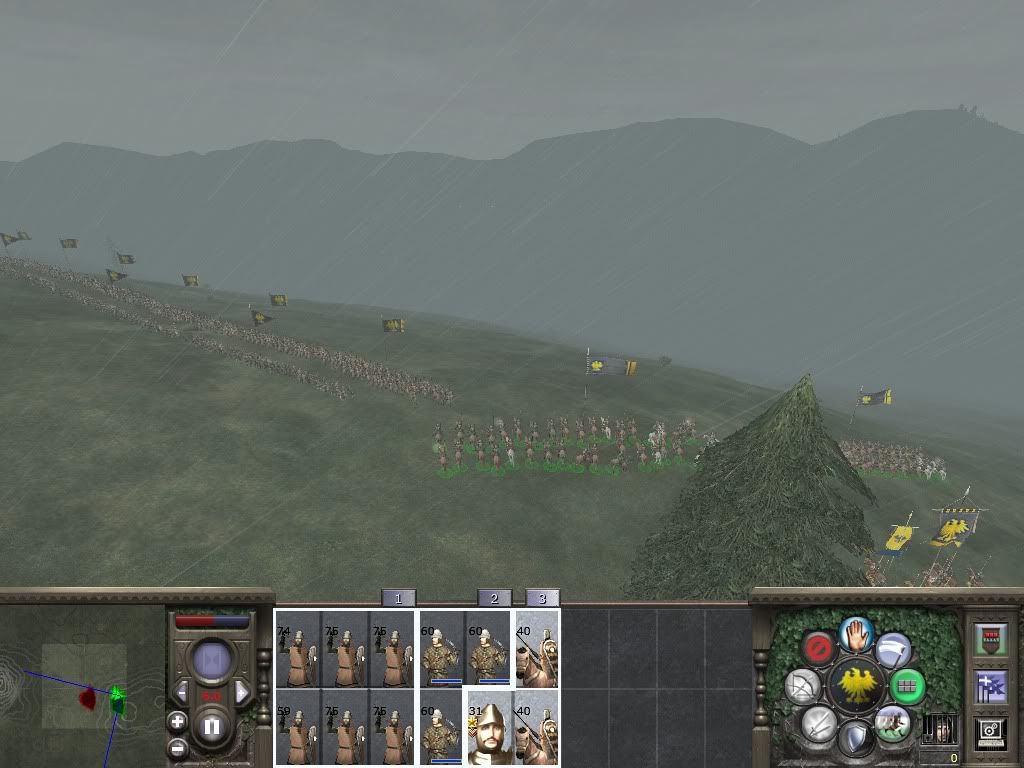Click the golden eagle faction emblem button
Screen dimensions: 1024x768
tap(857, 686)
